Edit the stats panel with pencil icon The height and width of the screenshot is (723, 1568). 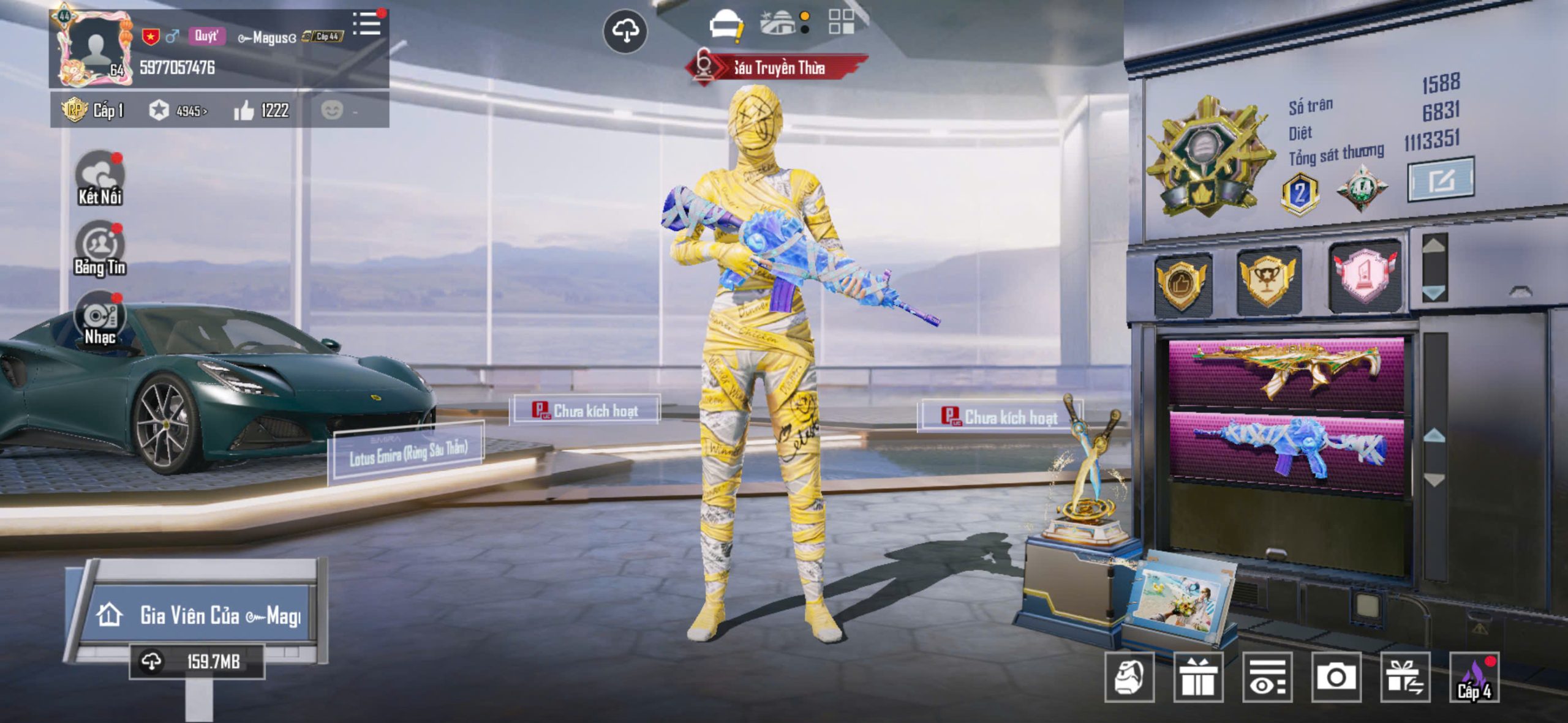[x=1441, y=180]
